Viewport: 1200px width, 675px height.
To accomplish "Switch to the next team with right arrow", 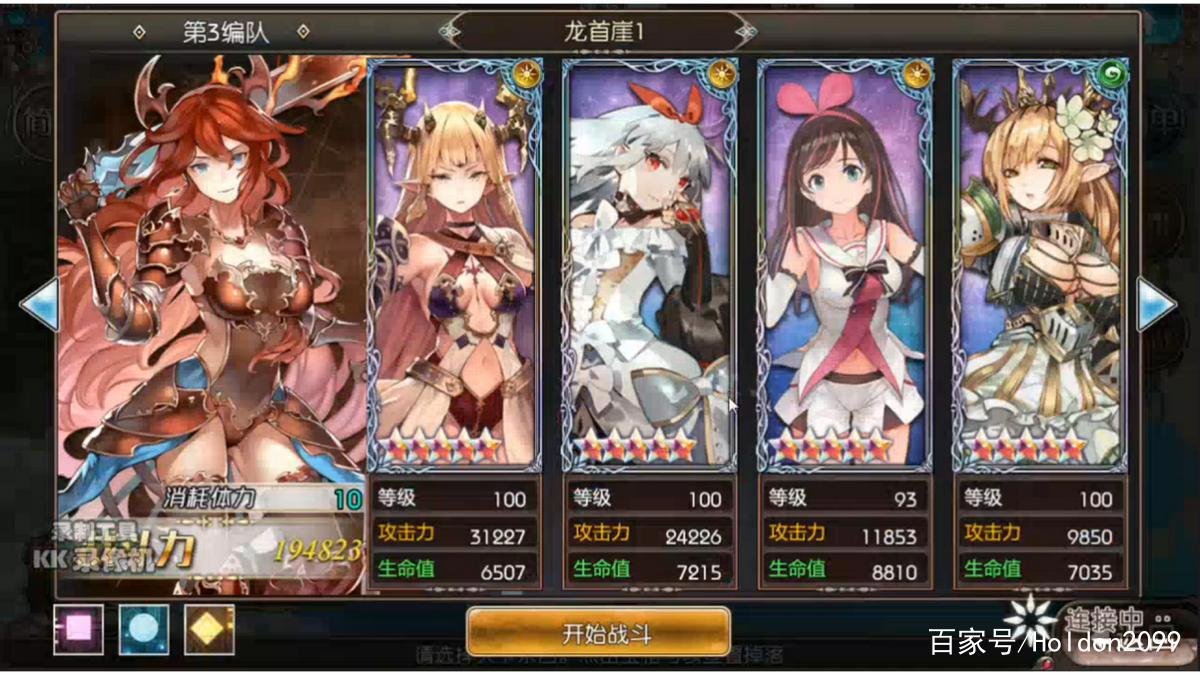I will pyautogui.click(x=1156, y=304).
